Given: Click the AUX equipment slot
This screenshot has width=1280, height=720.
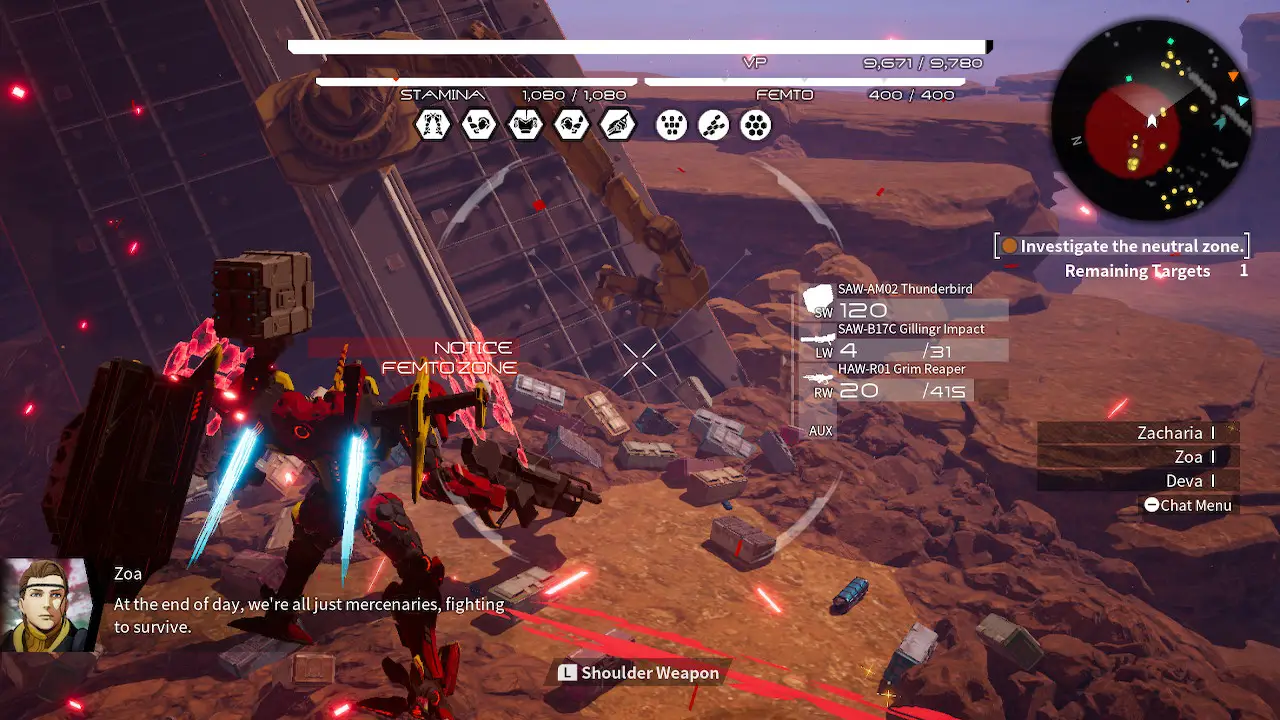Looking at the screenshot, I should click(821, 431).
